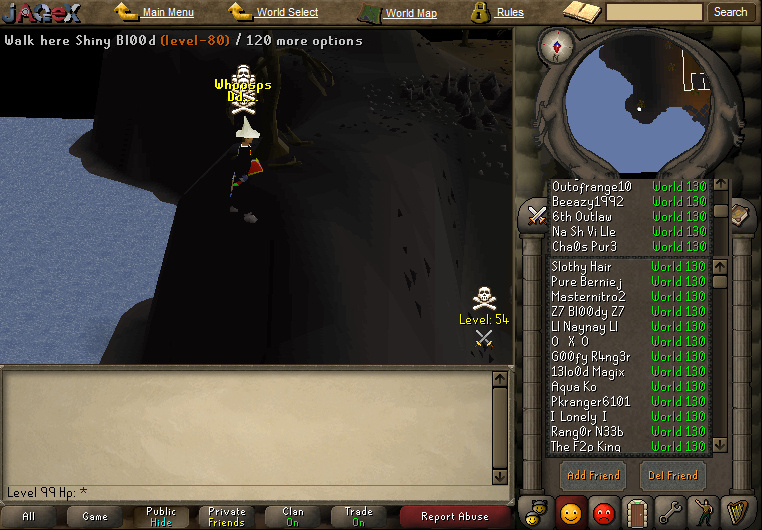View the Rules page

click(x=509, y=13)
